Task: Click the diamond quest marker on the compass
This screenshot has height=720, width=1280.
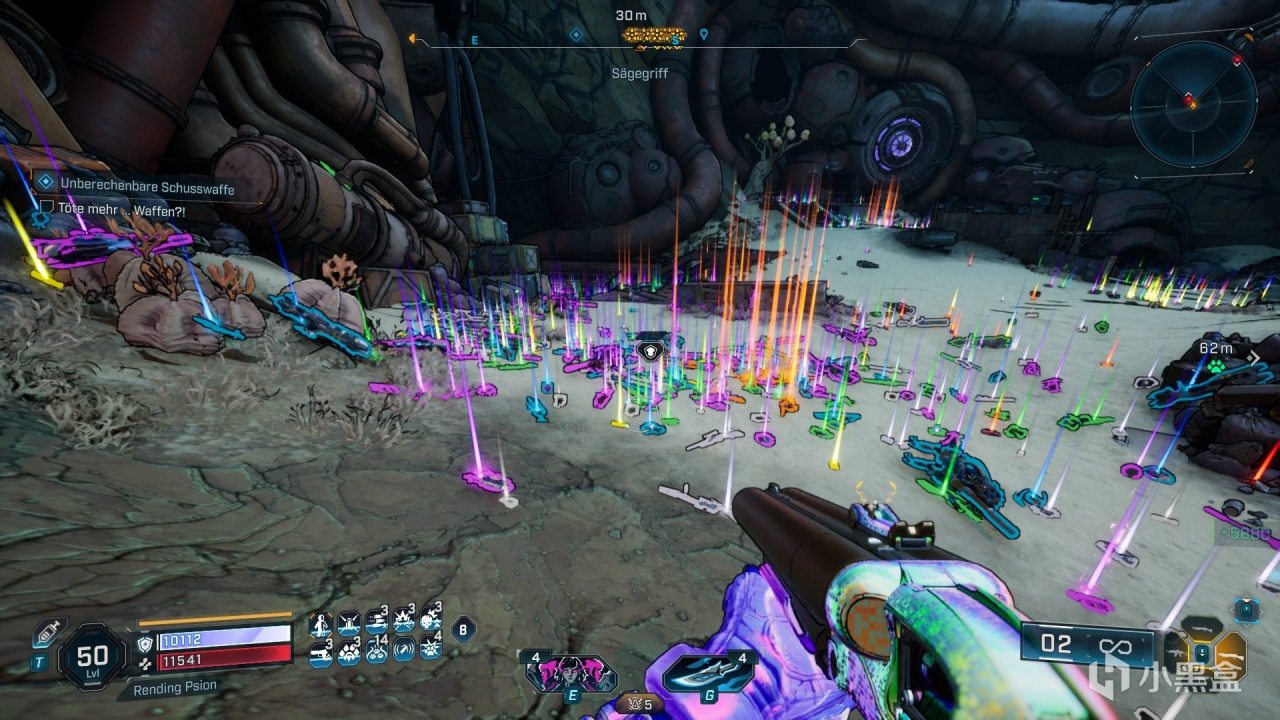Action: [x=576, y=35]
